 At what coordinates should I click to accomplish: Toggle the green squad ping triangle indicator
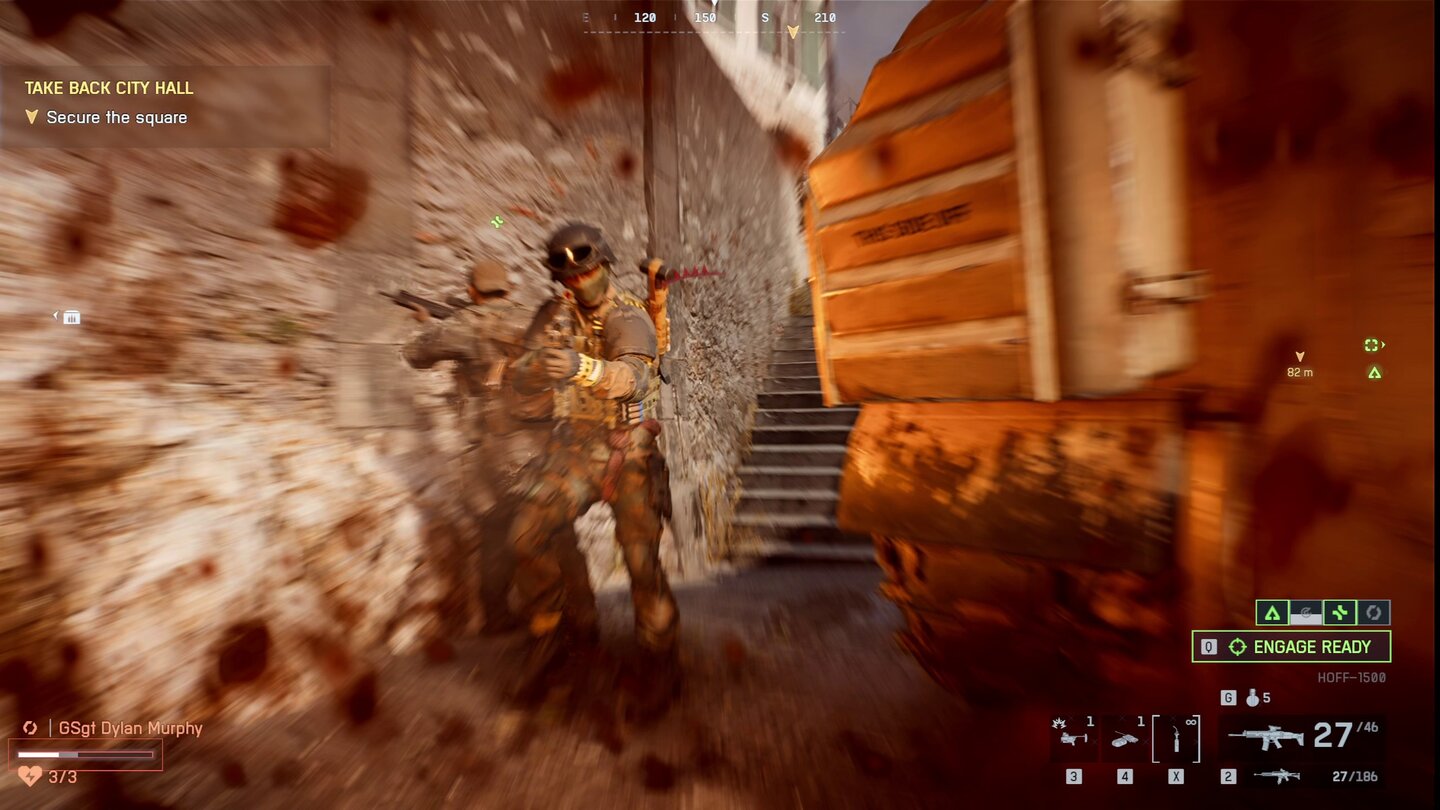click(1273, 613)
